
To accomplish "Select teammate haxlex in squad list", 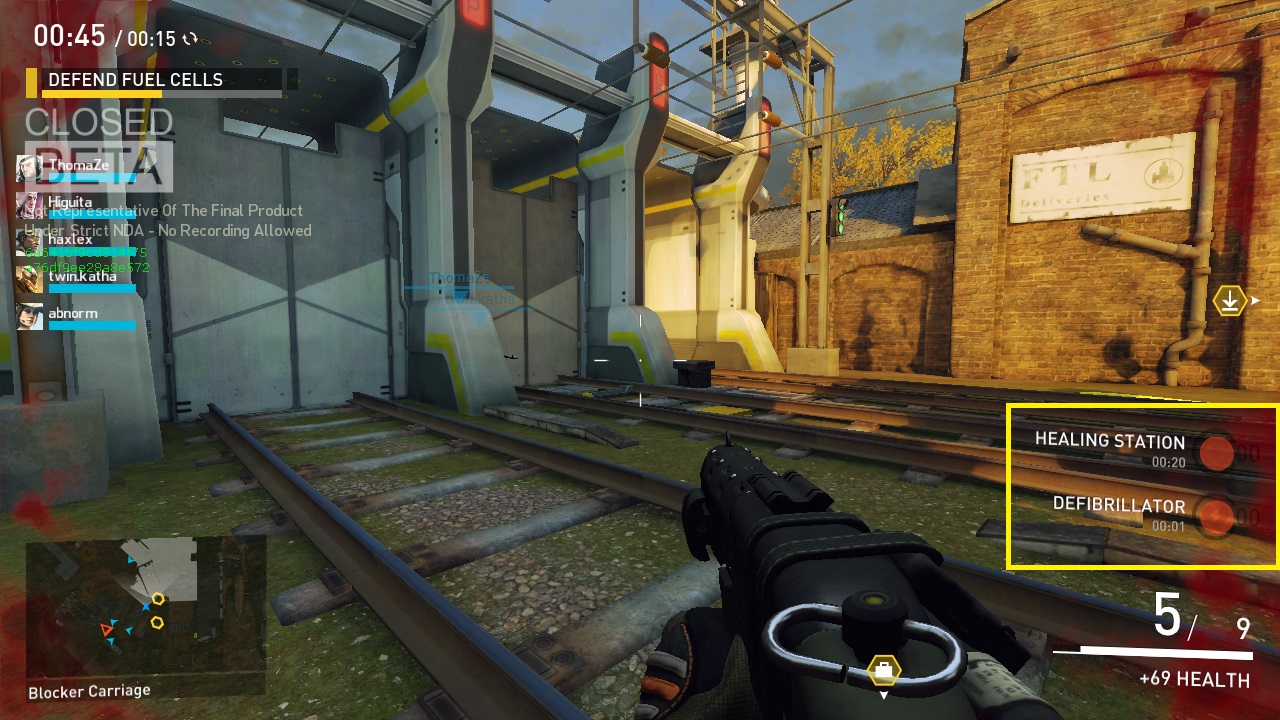I will point(70,240).
